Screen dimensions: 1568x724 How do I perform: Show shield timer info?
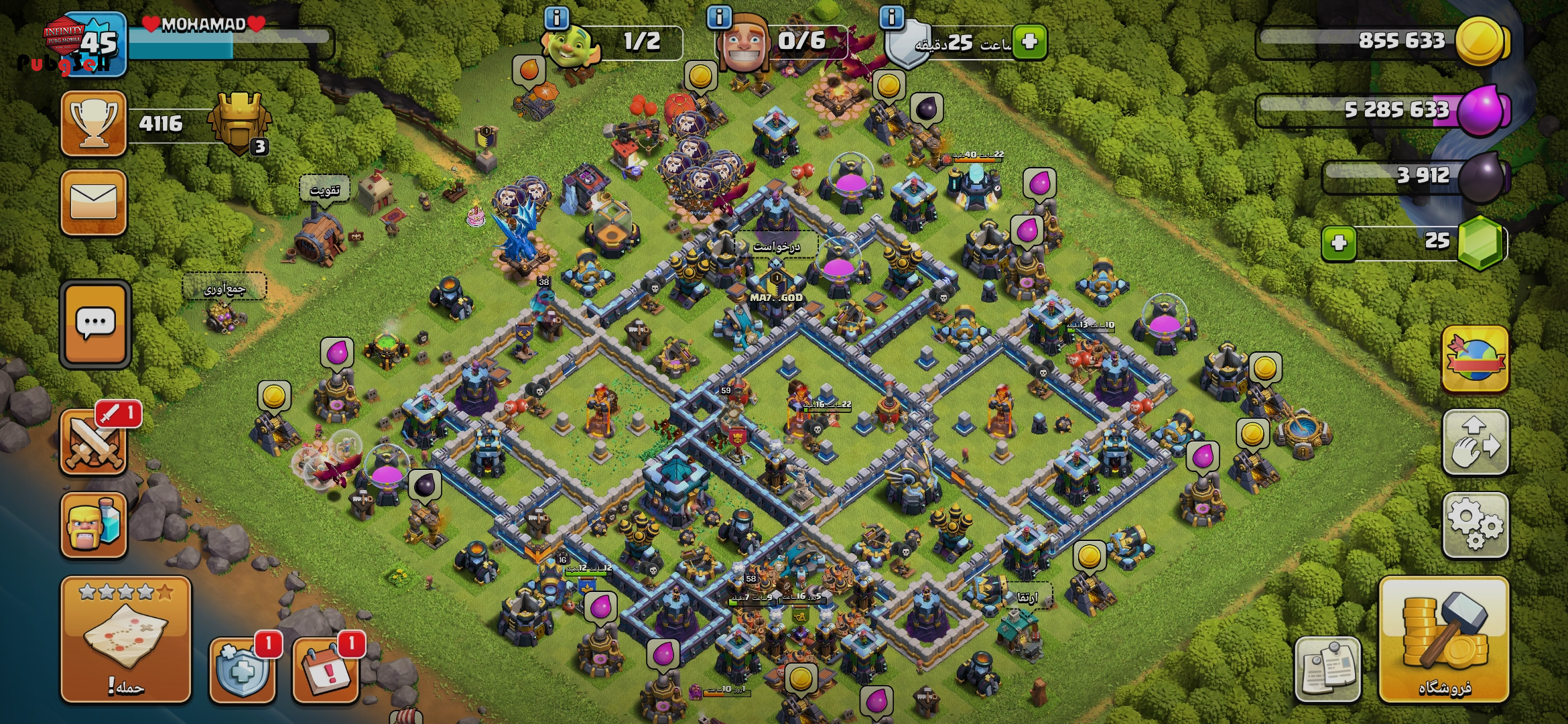tap(891, 17)
